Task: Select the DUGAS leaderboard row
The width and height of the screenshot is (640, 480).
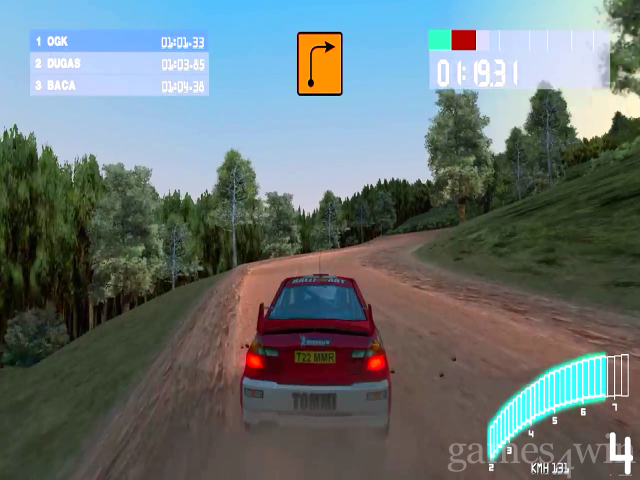Action: [119, 64]
